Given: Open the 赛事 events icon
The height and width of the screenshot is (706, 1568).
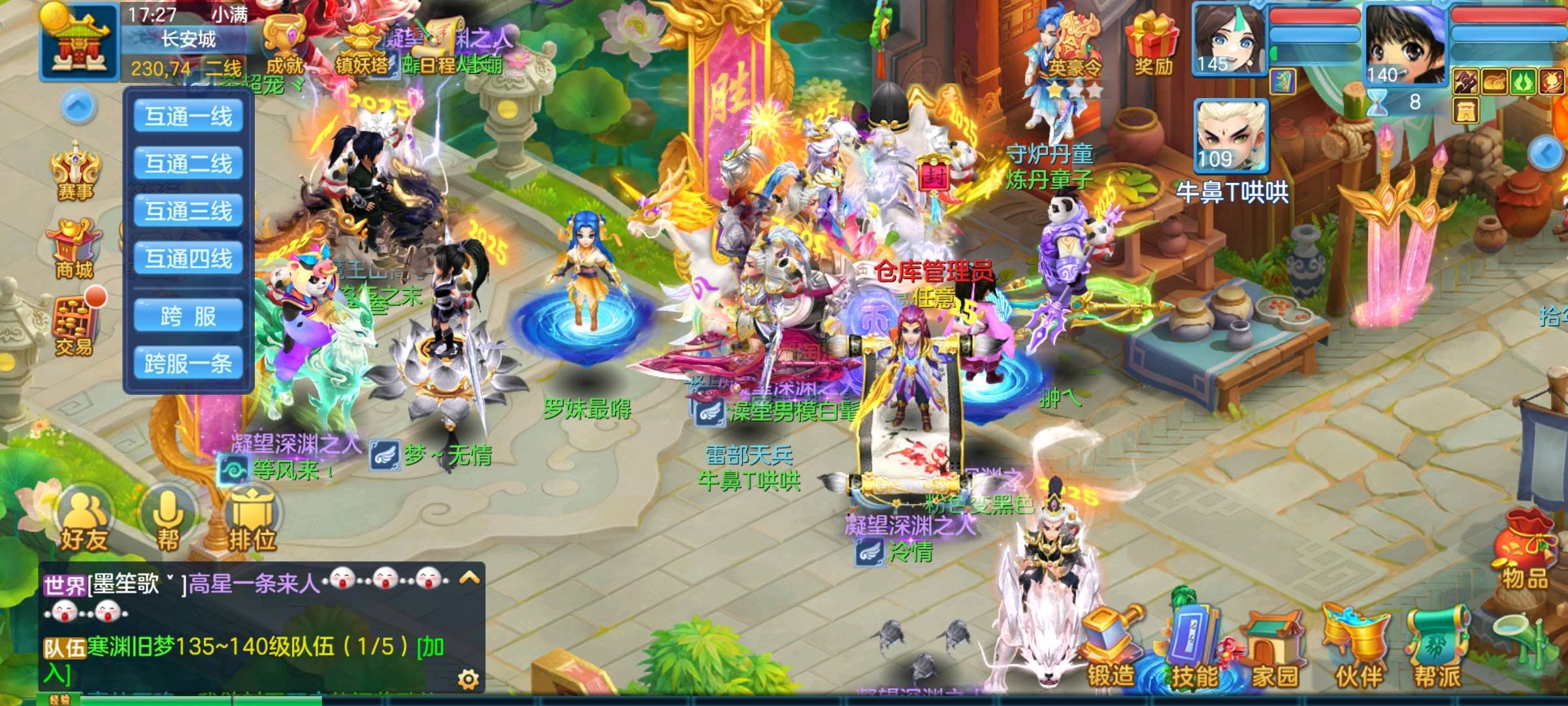Looking at the screenshot, I should click(x=76, y=171).
